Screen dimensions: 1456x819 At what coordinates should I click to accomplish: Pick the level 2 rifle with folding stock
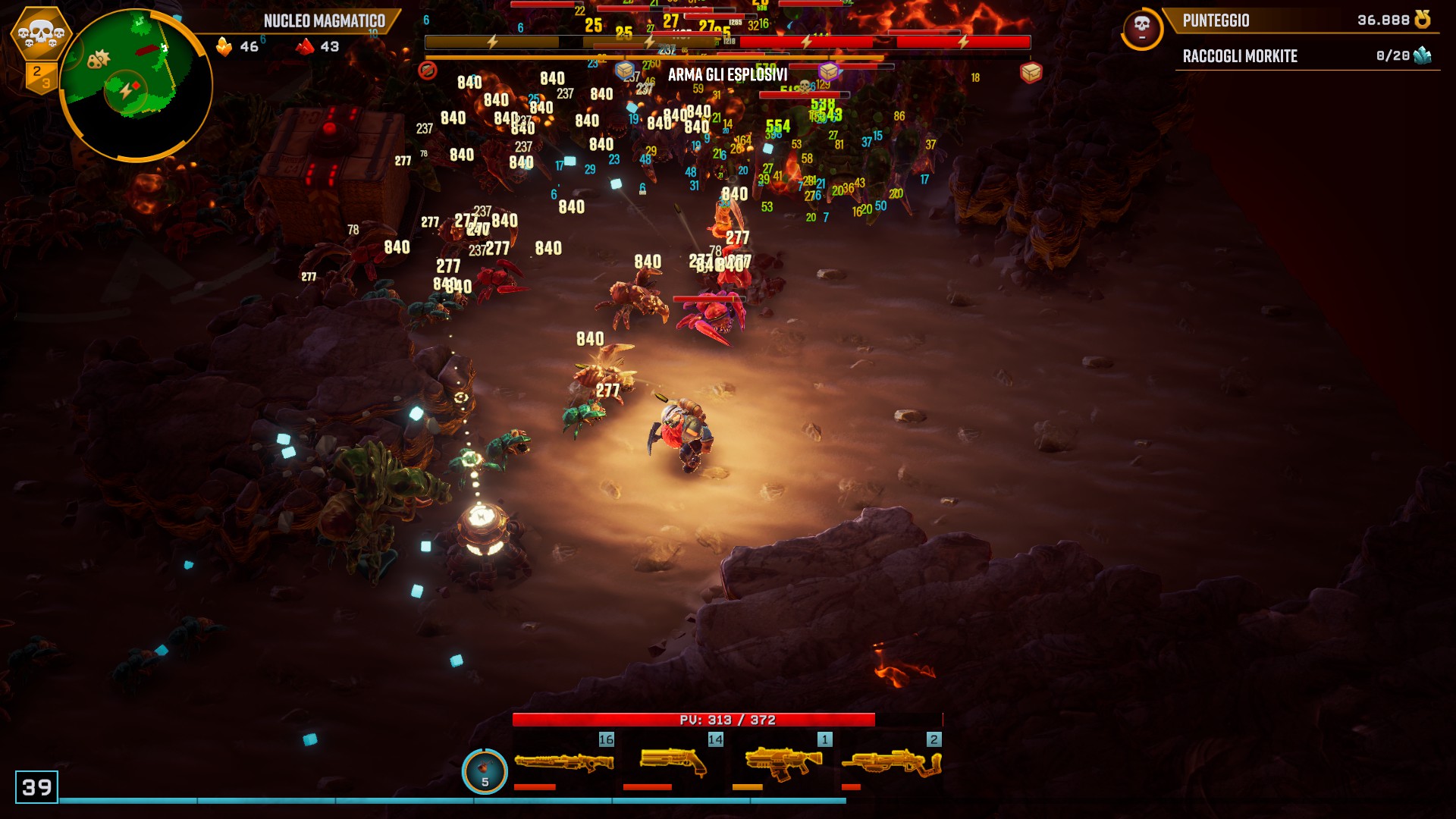coord(892,762)
